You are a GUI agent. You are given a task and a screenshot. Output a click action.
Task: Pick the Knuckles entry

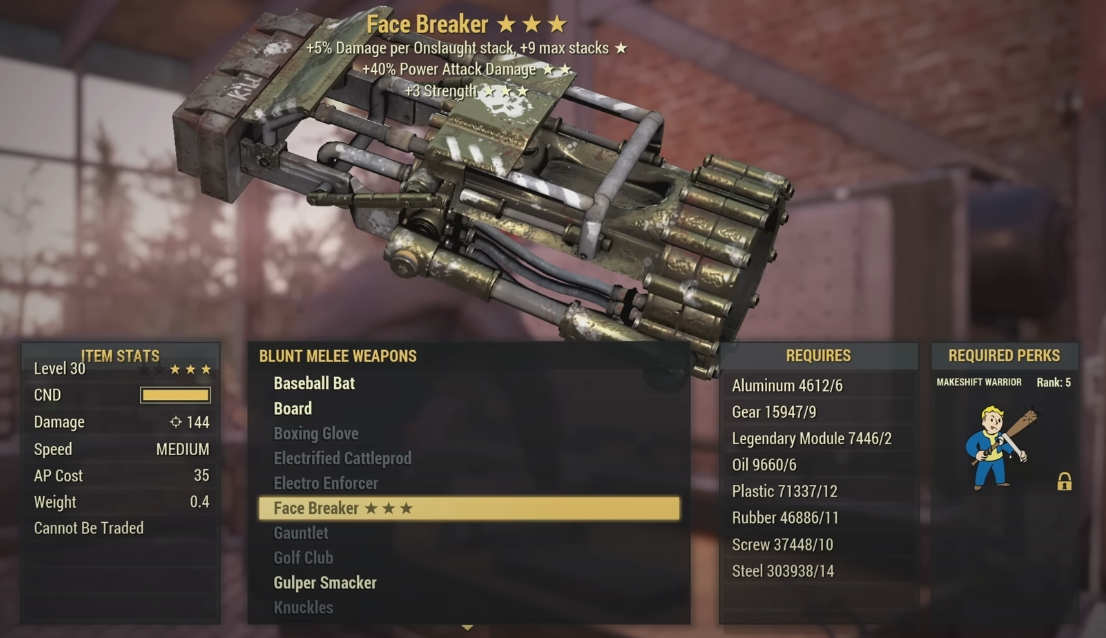(303, 607)
